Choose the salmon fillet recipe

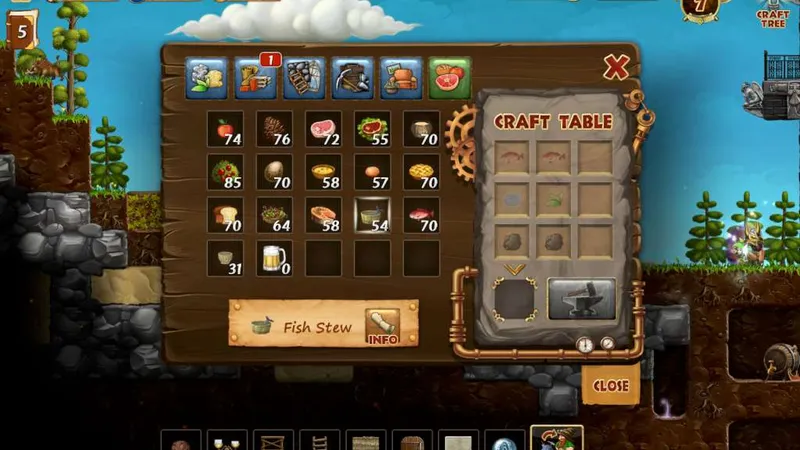point(323,215)
